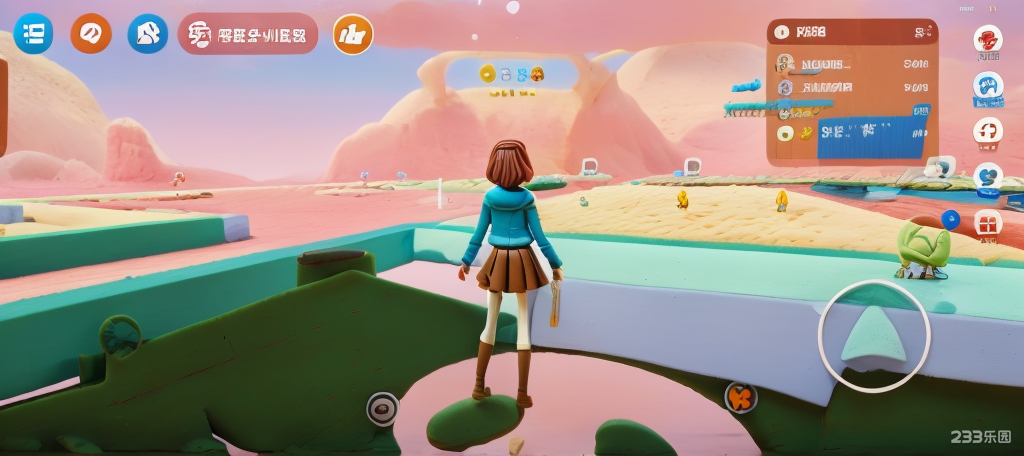Tap the orange thumbs-up icon
Viewport: 1024px width, 456px height.
click(352, 35)
